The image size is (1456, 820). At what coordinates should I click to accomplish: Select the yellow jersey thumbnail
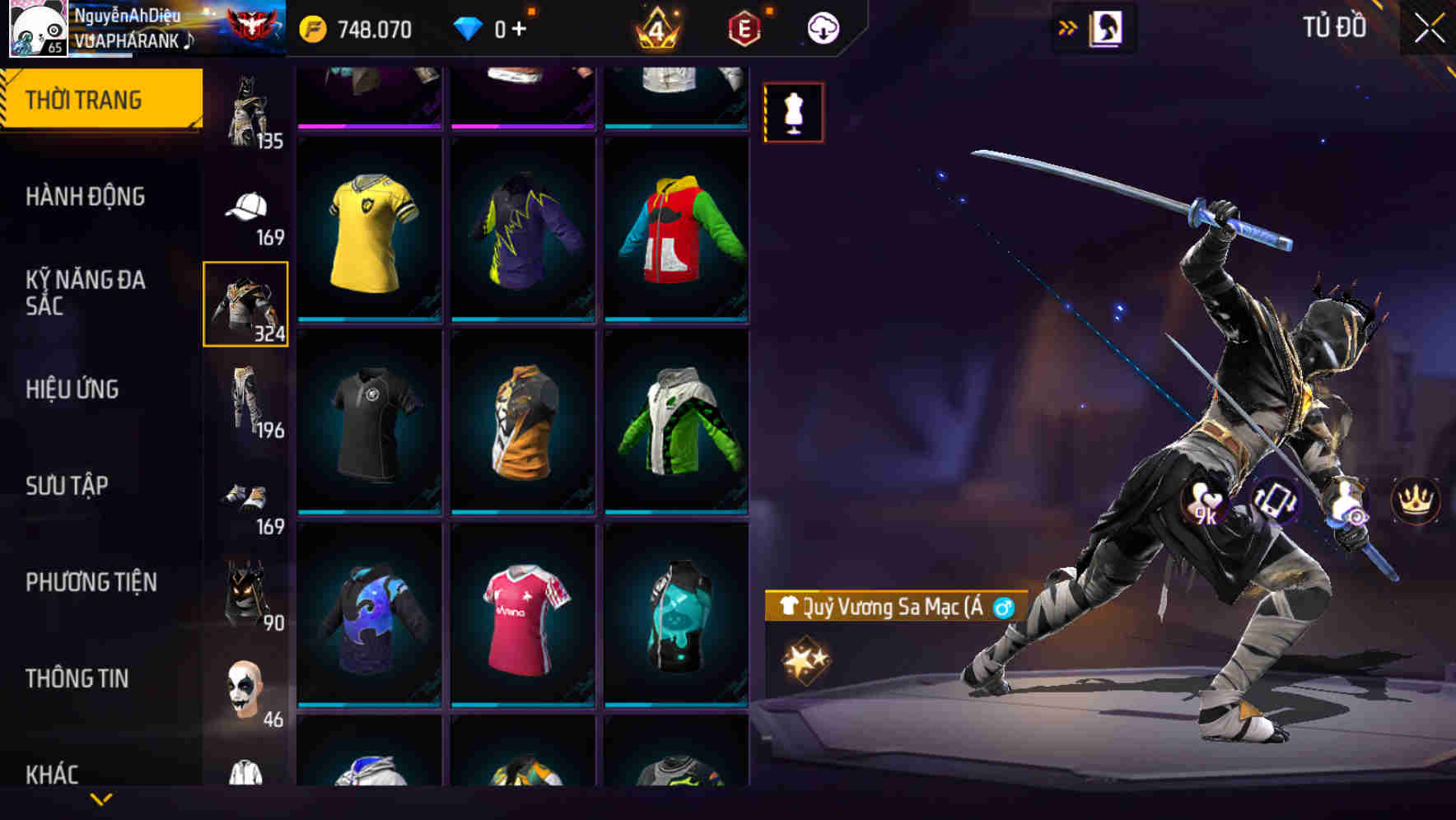pyautogui.click(x=371, y=228)
